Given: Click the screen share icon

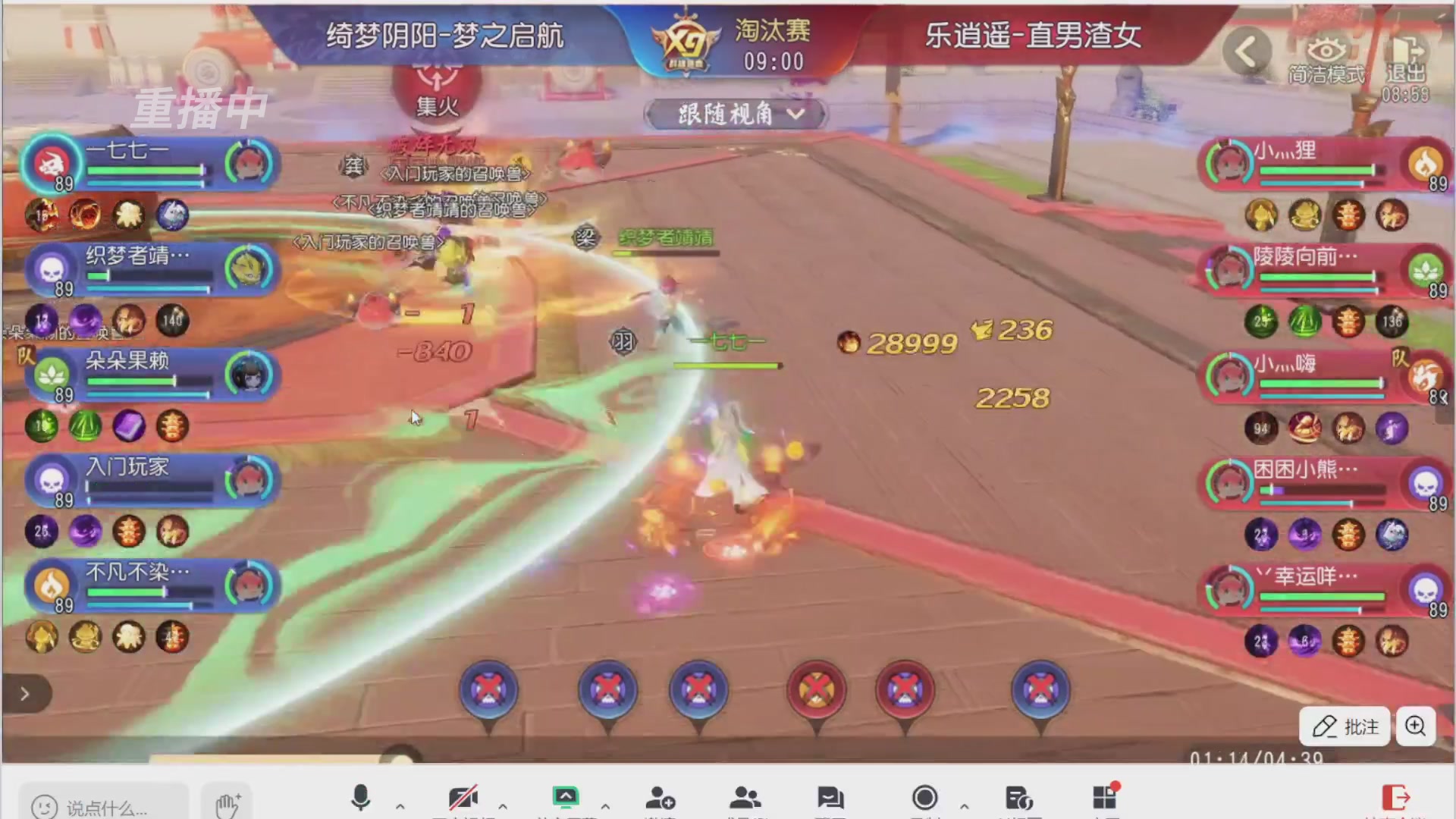Looking at the screenshot, I should 567,796.
